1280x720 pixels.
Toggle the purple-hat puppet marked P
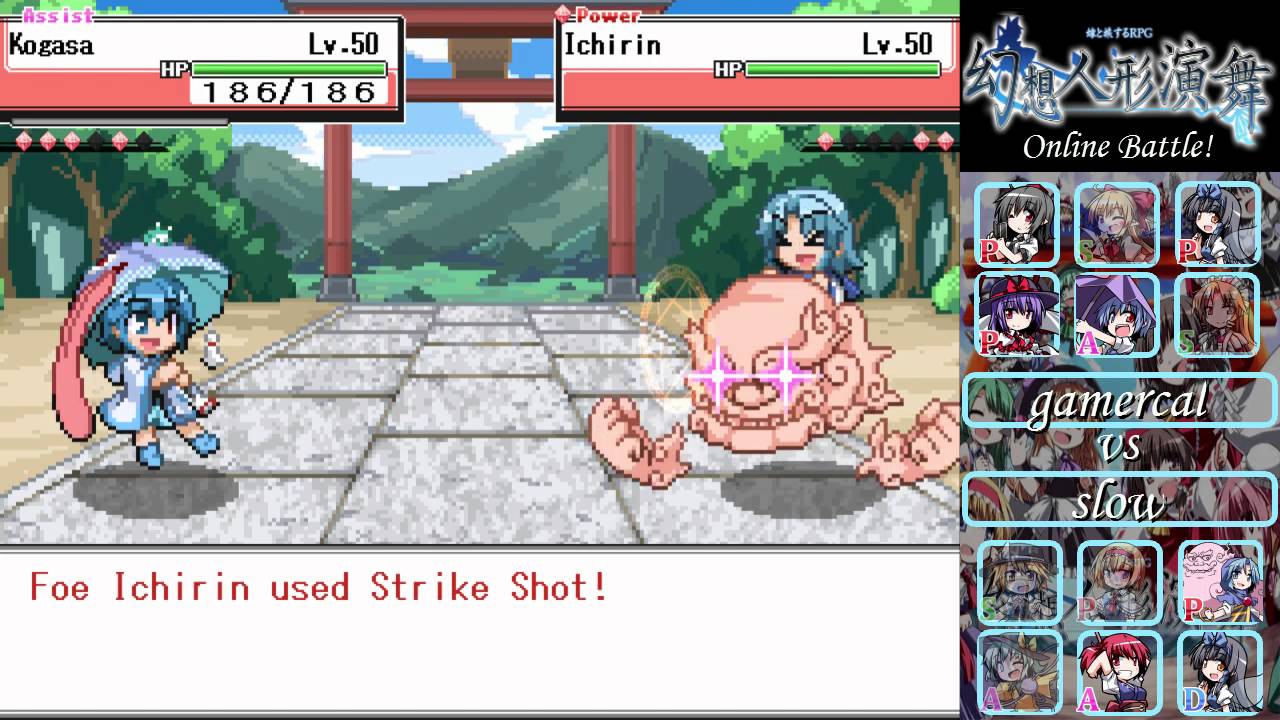tap(1016, 315)
